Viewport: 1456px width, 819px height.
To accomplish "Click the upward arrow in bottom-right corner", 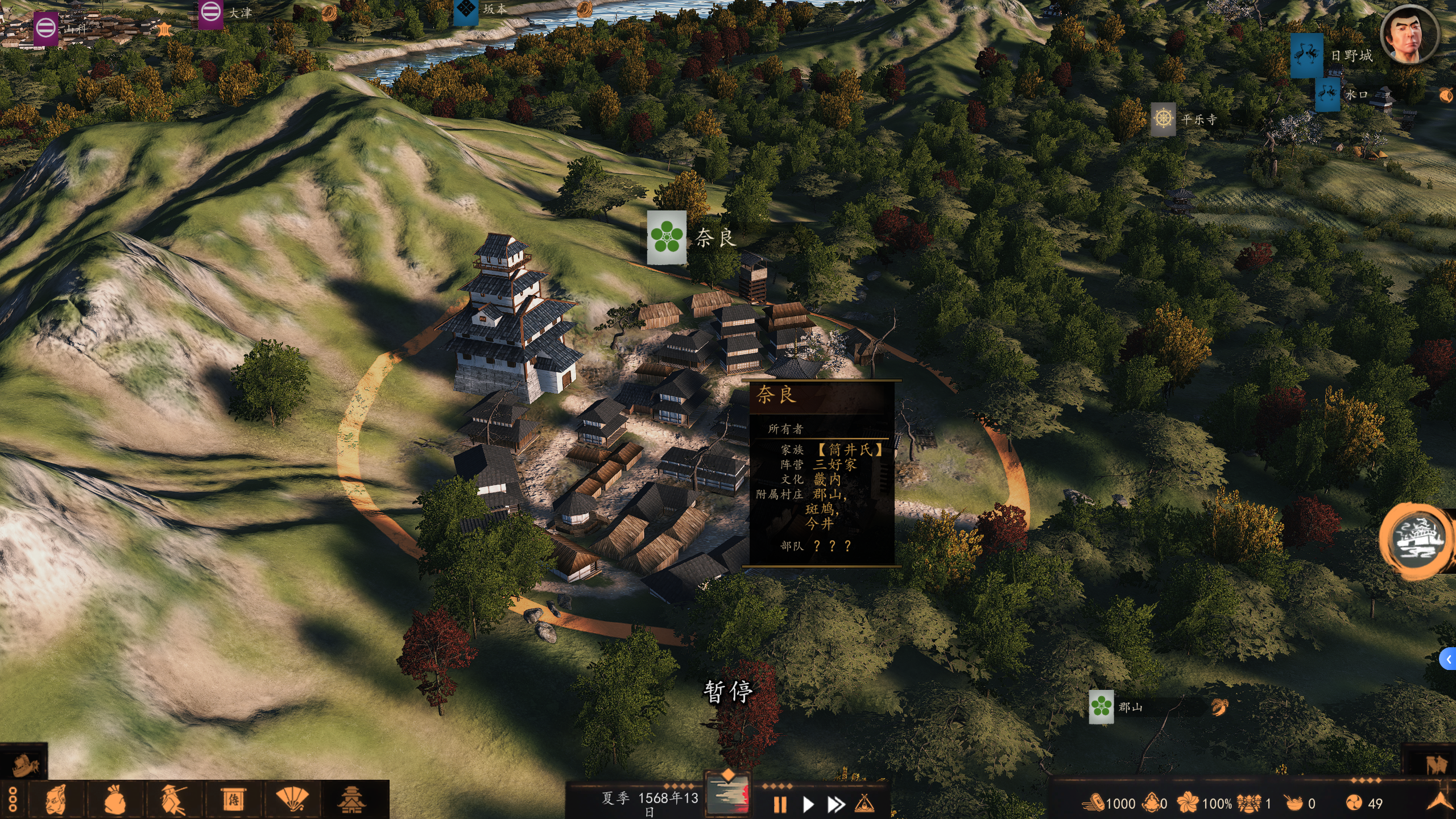I will [1440, 802].
